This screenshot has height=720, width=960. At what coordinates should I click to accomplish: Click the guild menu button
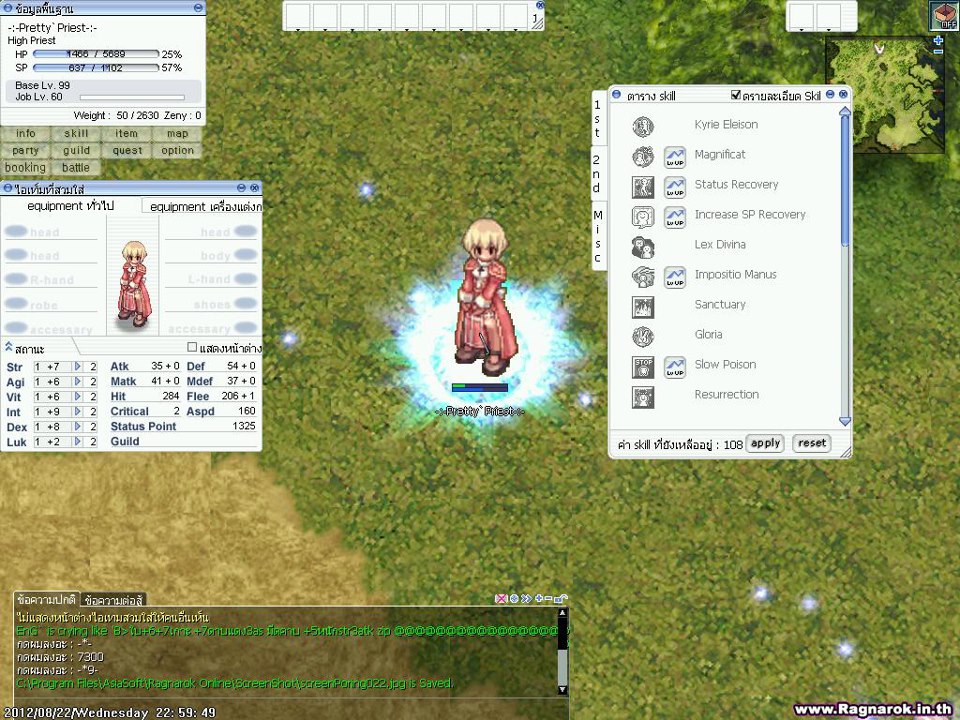point(76,151)
